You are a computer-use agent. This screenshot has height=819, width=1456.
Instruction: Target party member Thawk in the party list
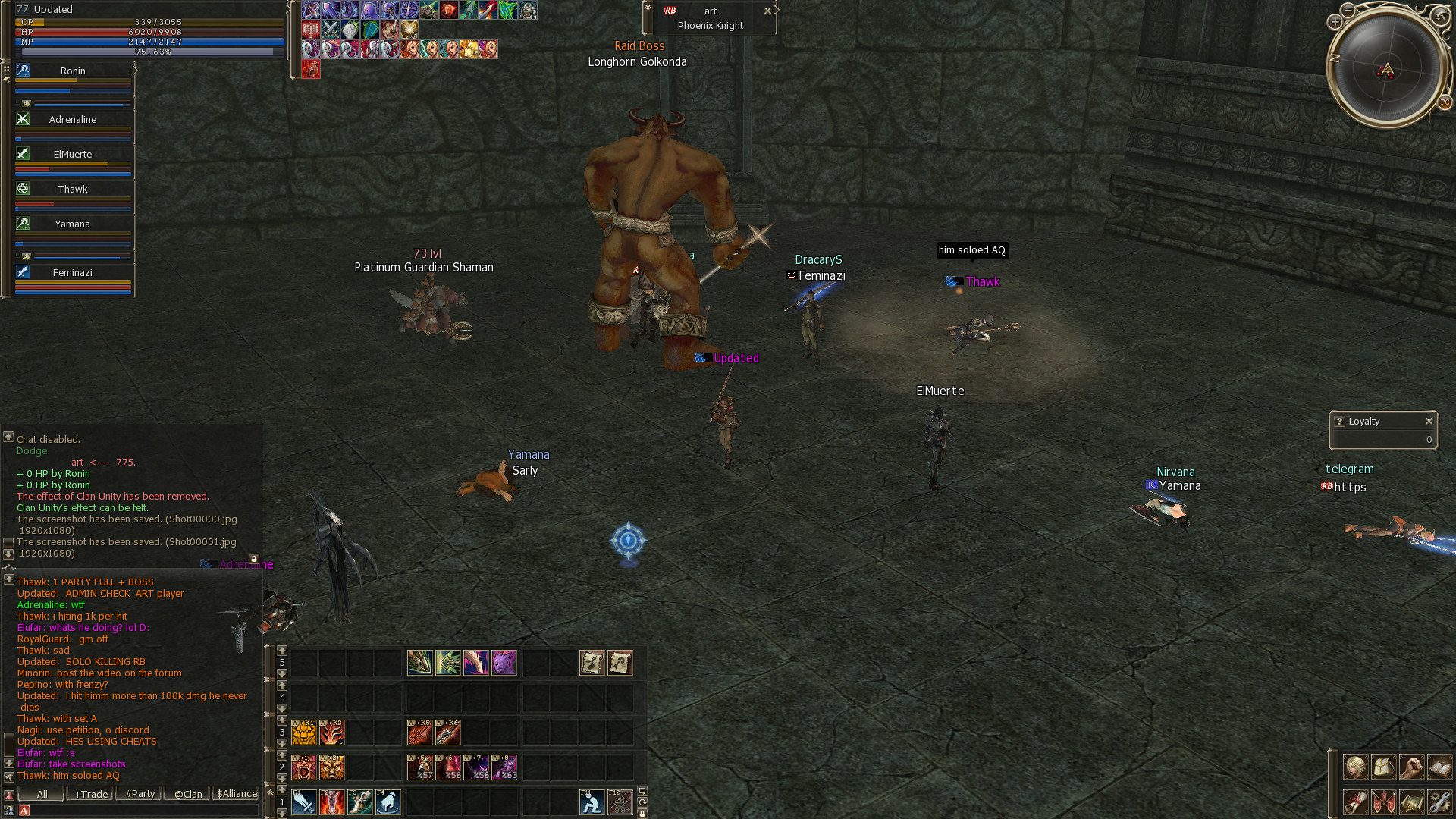click(73, 189)
